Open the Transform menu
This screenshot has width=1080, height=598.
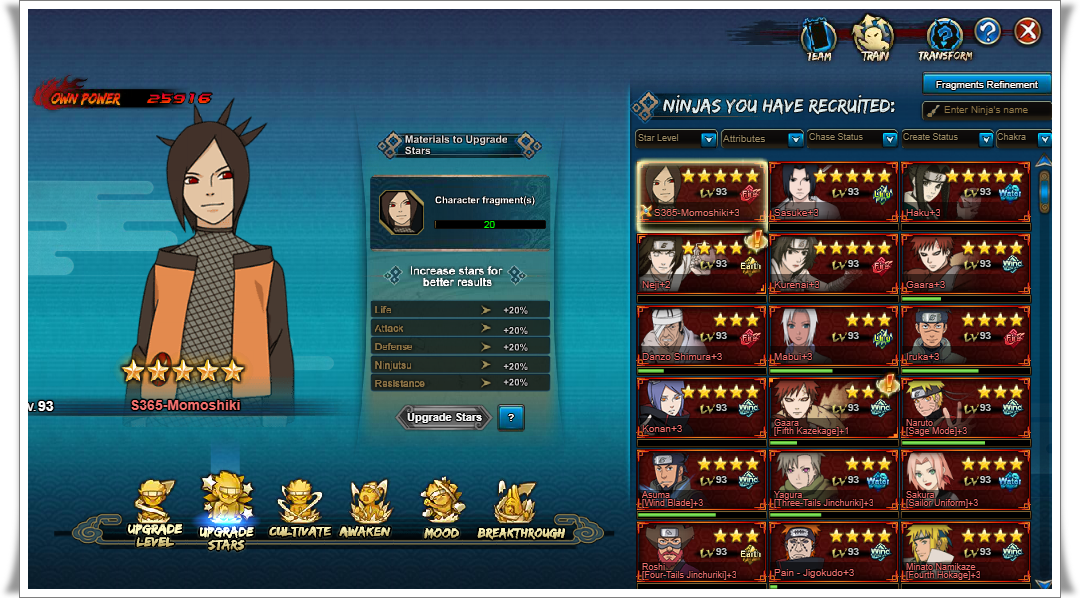click(943, 40)
